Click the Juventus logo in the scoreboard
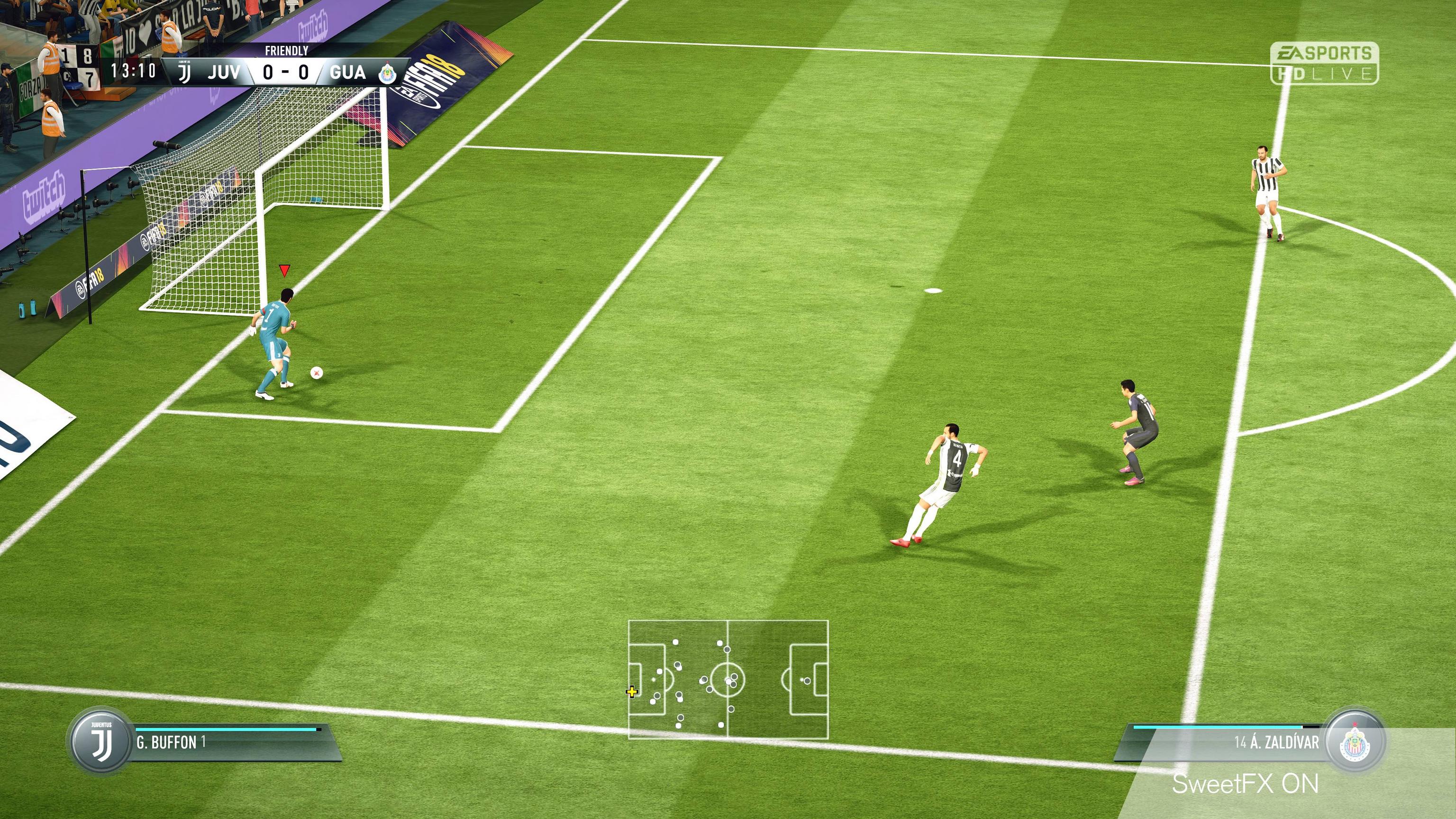The image size is (1456, 819). tap(184, 73)
